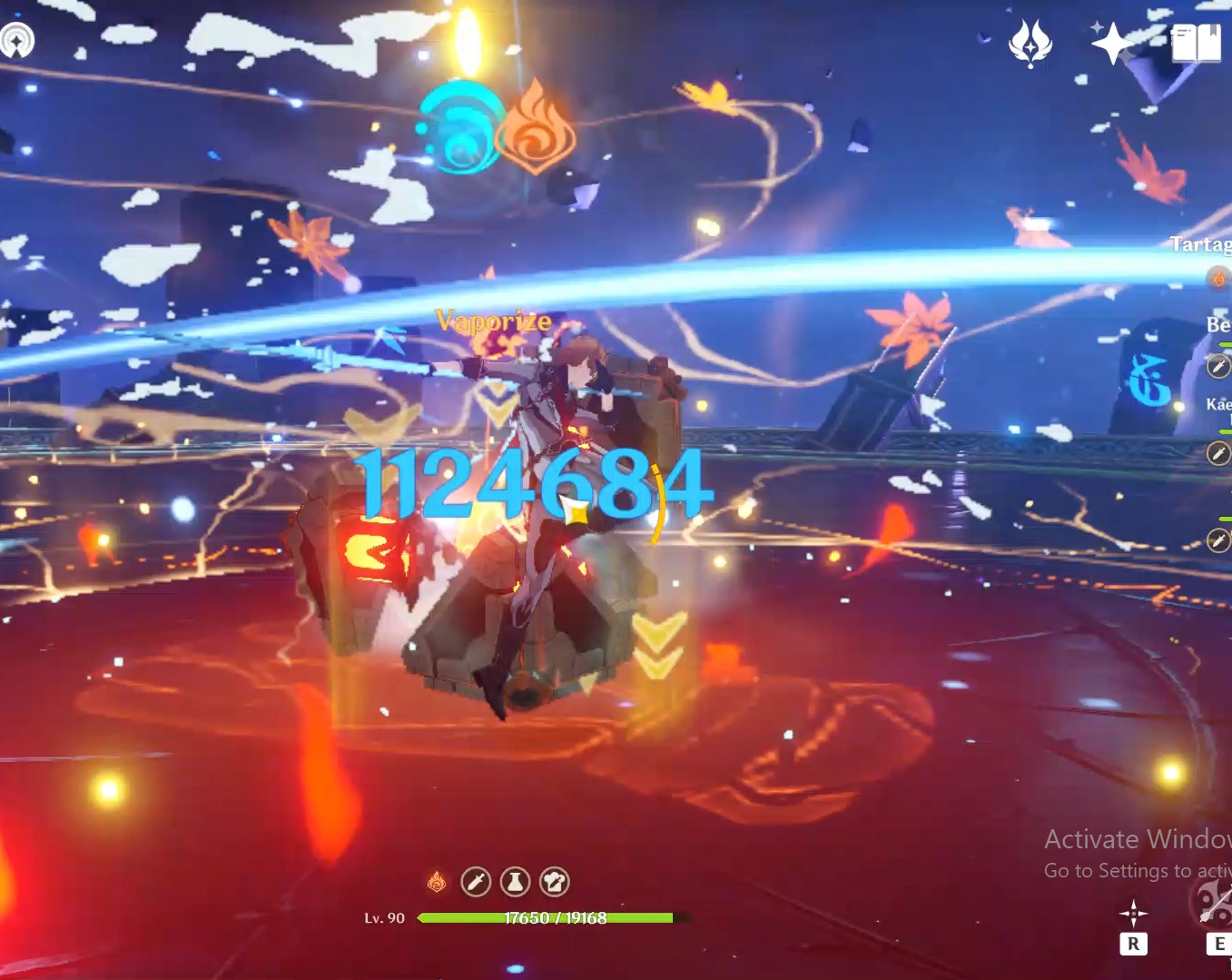The width and height of the screenshot is (1232, 980).
Task: Use the potion flask icon
Action: [516, 881]
